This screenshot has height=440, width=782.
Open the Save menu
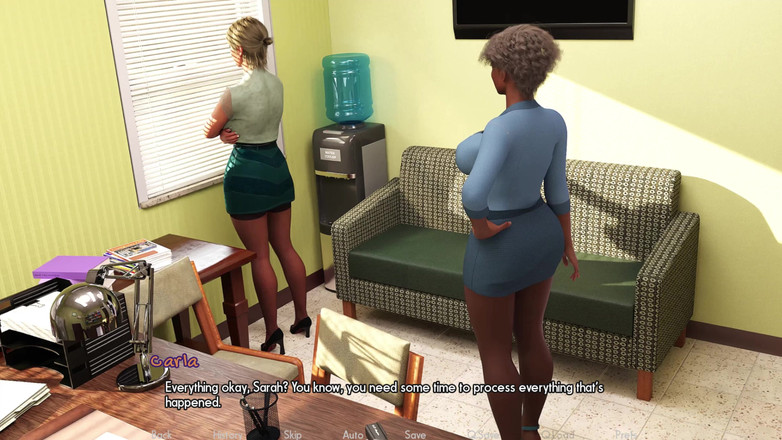point(415,435)
